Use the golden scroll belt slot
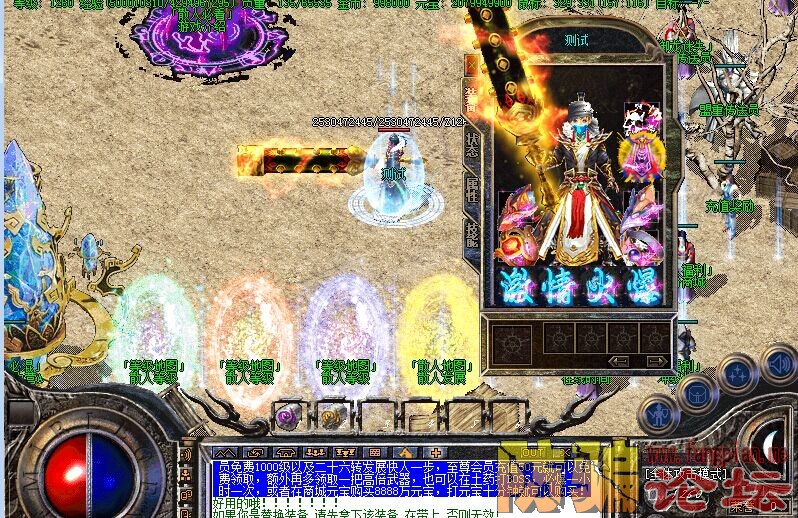This screenshot has height=518, width=798. coord(330,414)
